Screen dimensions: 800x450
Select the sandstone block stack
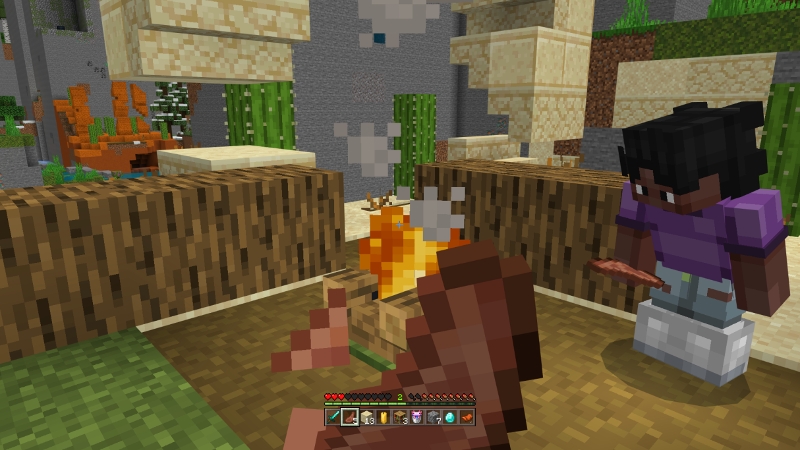[x=367, y=416]
